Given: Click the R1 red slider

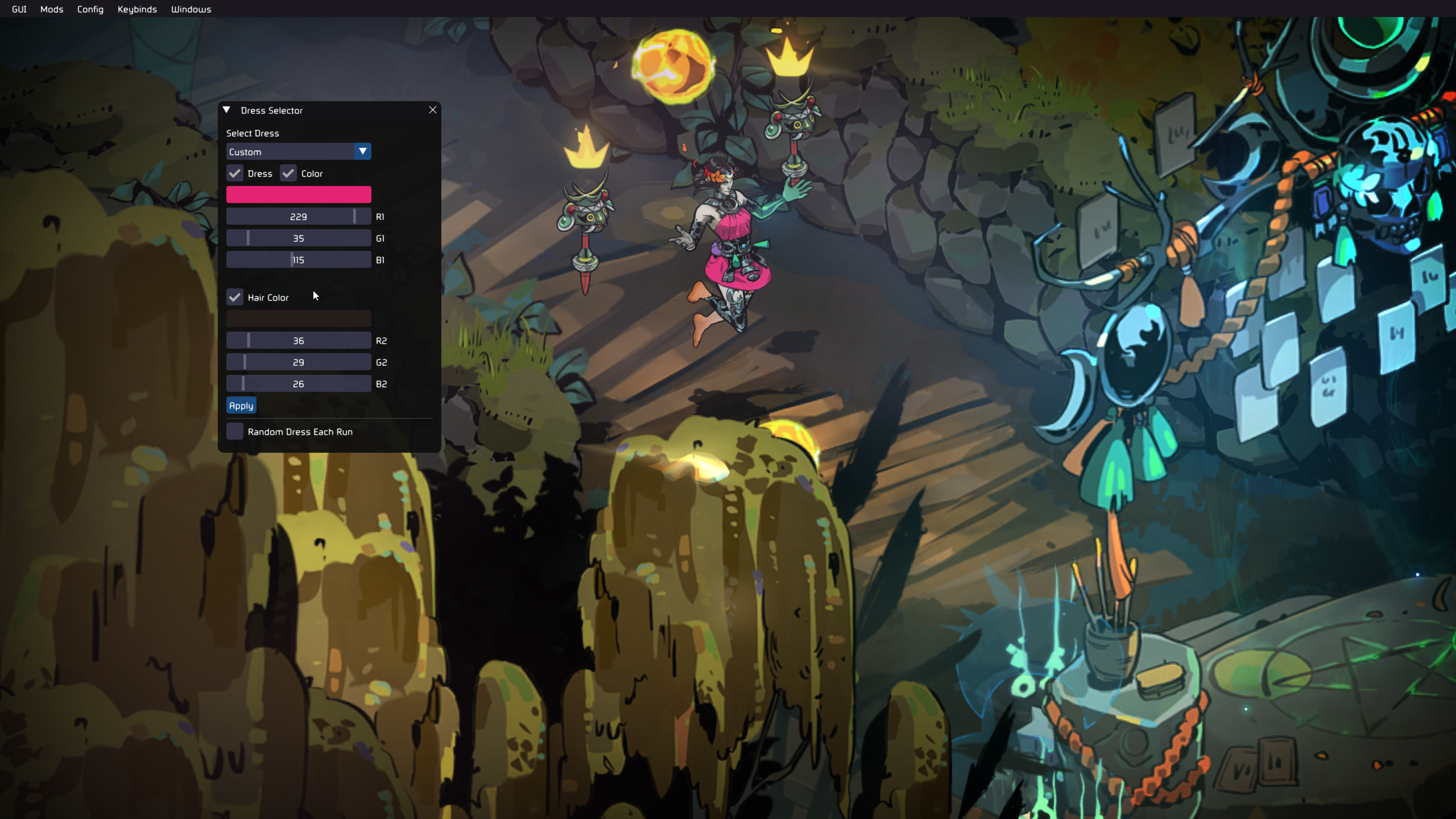Looking at the screenshot, I should [x=299, y=216].
